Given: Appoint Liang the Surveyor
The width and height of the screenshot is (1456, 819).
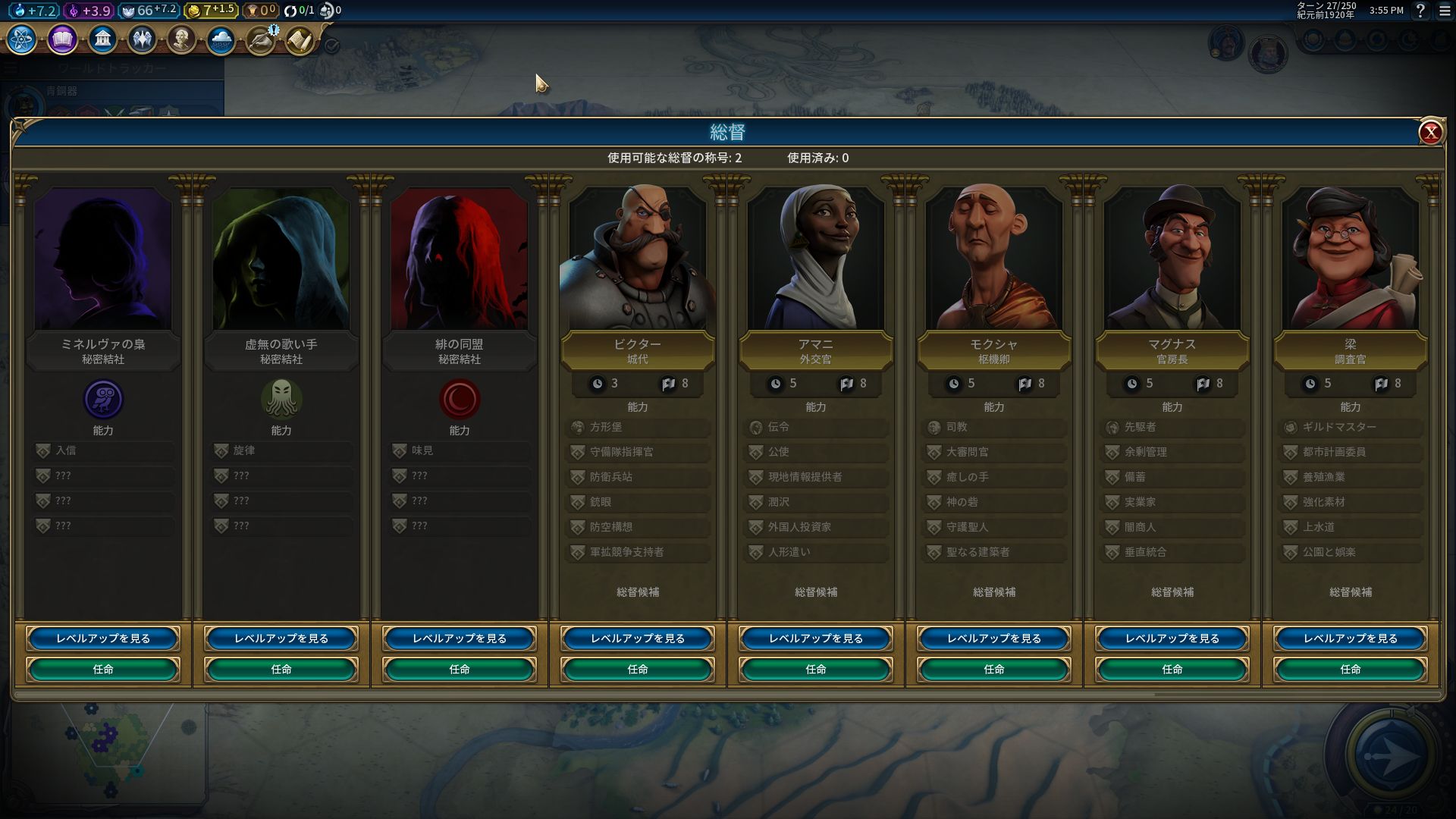Looking at the screenshot, I should [x=1350, y=669].
